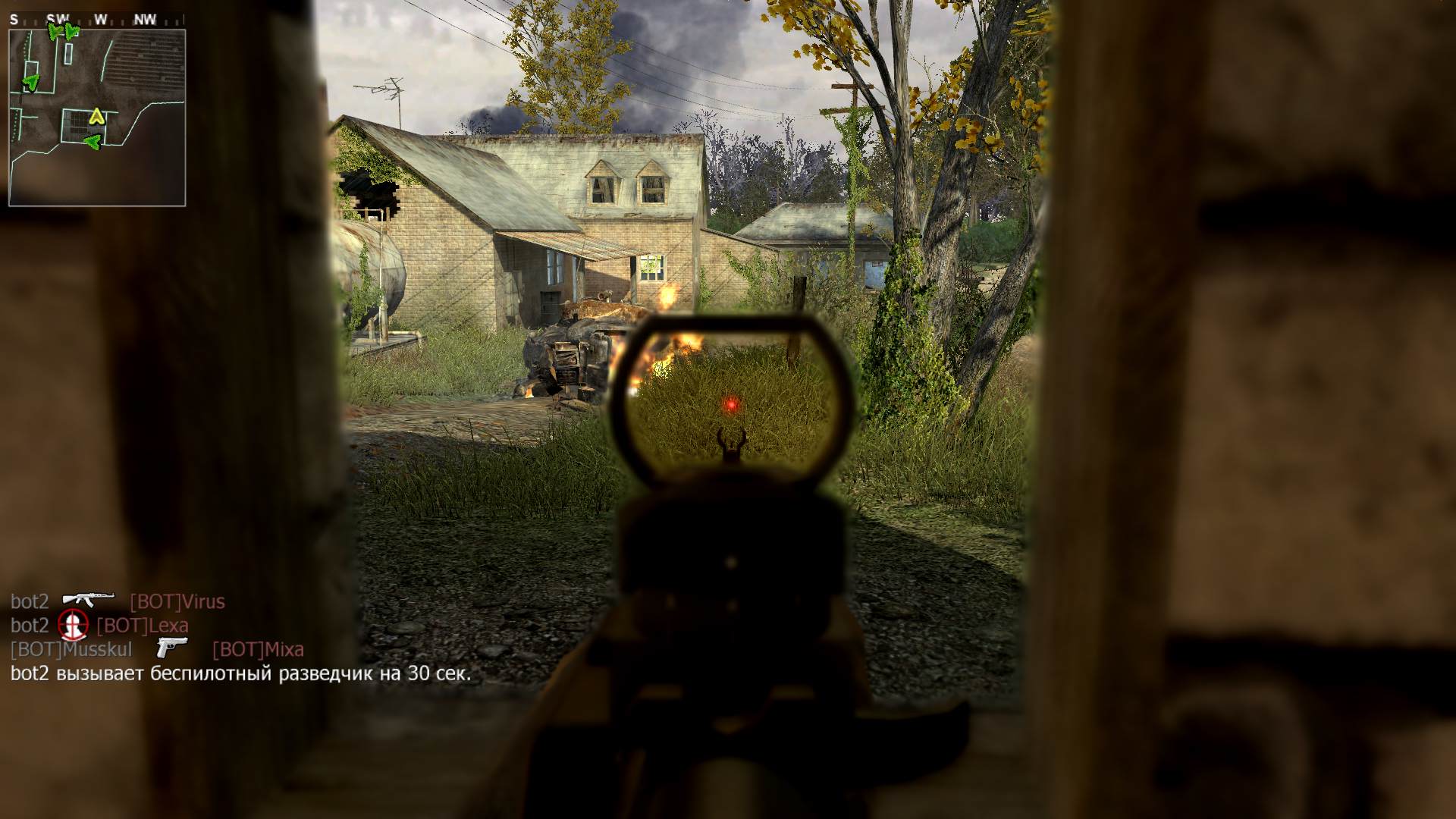The height and width of the screenshot is (819, 1456).
Task: Click the minimap in the corner
Action: (x=97, y=118)
